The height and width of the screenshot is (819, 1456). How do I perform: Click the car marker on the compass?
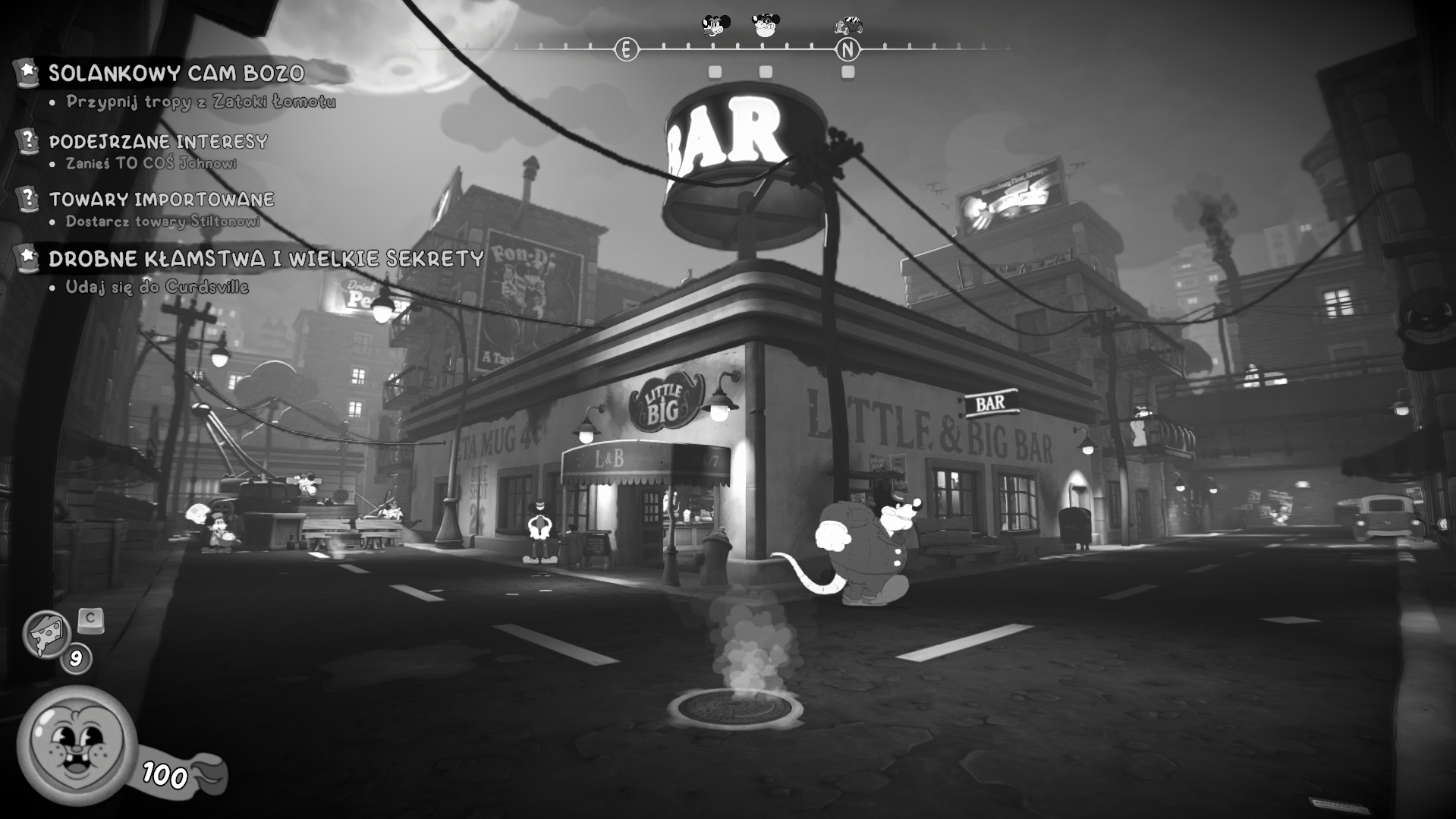pos(848,26)
